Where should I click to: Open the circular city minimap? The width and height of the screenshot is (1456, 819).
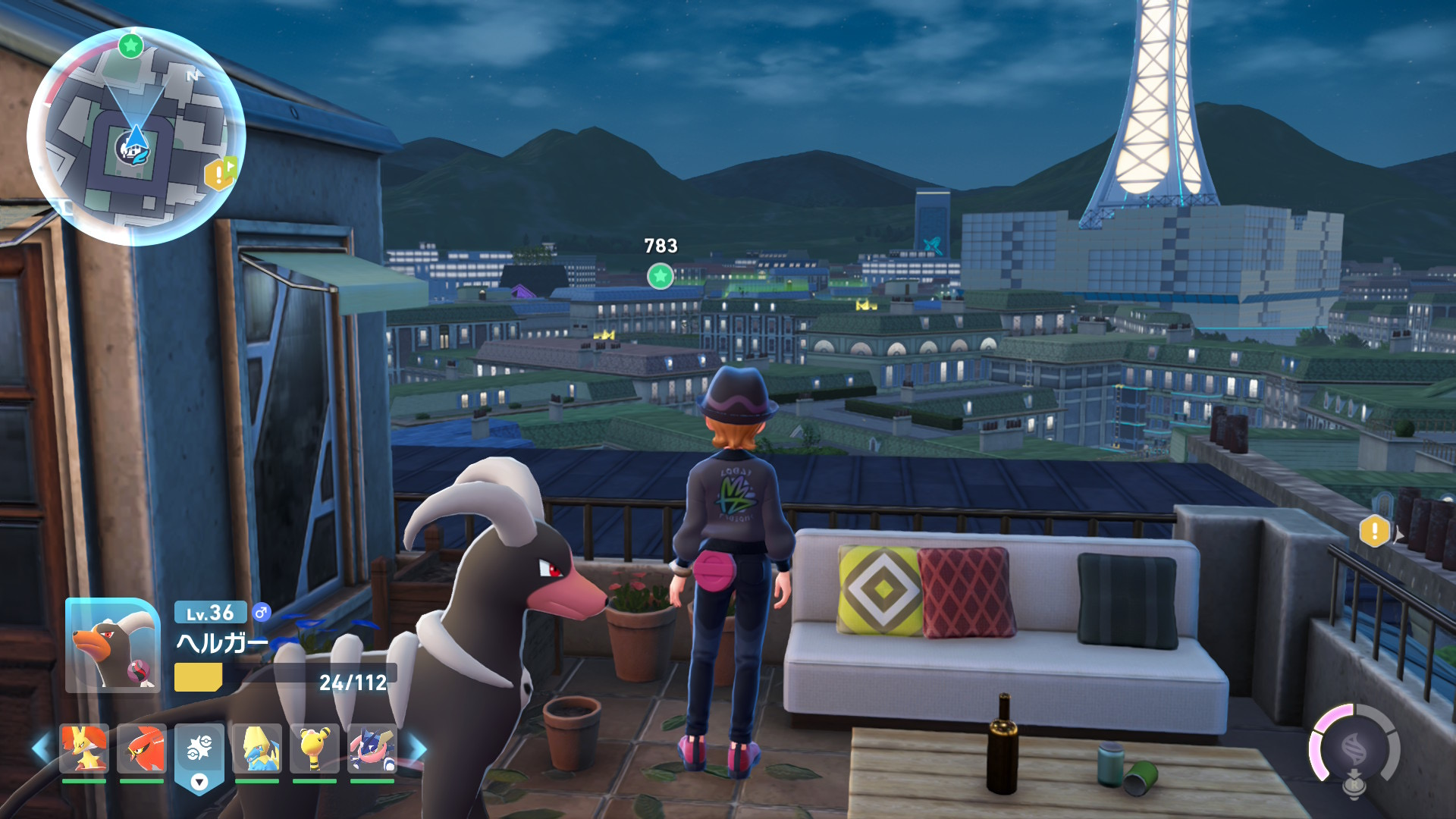coord(136,136)
